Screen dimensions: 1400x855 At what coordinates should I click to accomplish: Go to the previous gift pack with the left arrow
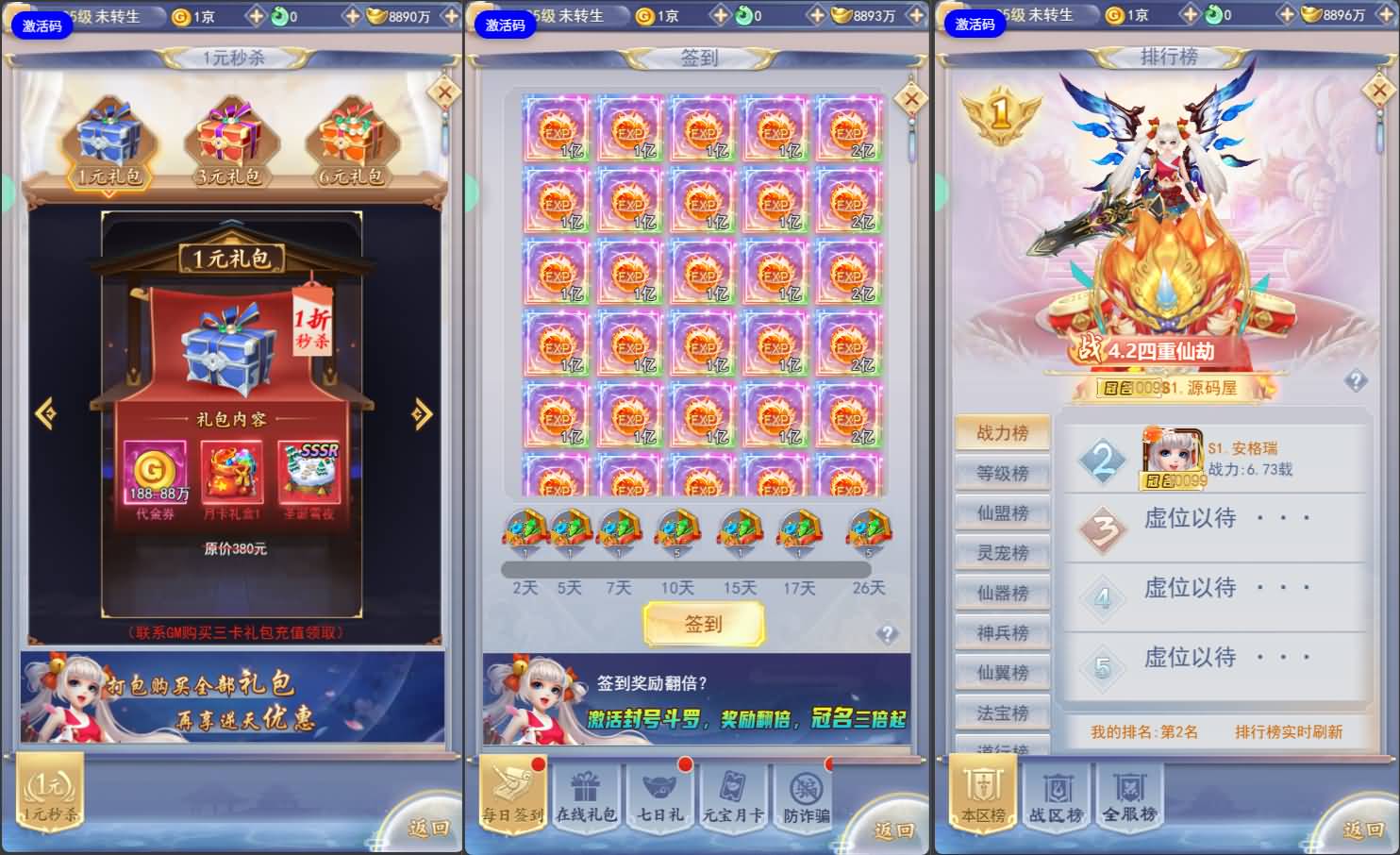coord(45,412)
